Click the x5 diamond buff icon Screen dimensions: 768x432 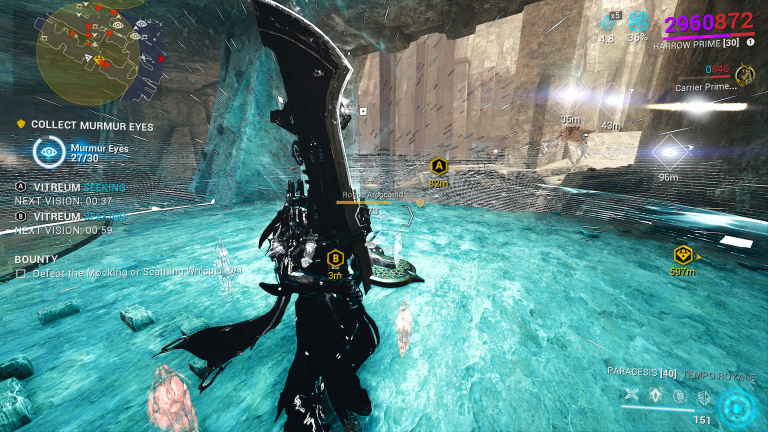(x=607, y=22)
